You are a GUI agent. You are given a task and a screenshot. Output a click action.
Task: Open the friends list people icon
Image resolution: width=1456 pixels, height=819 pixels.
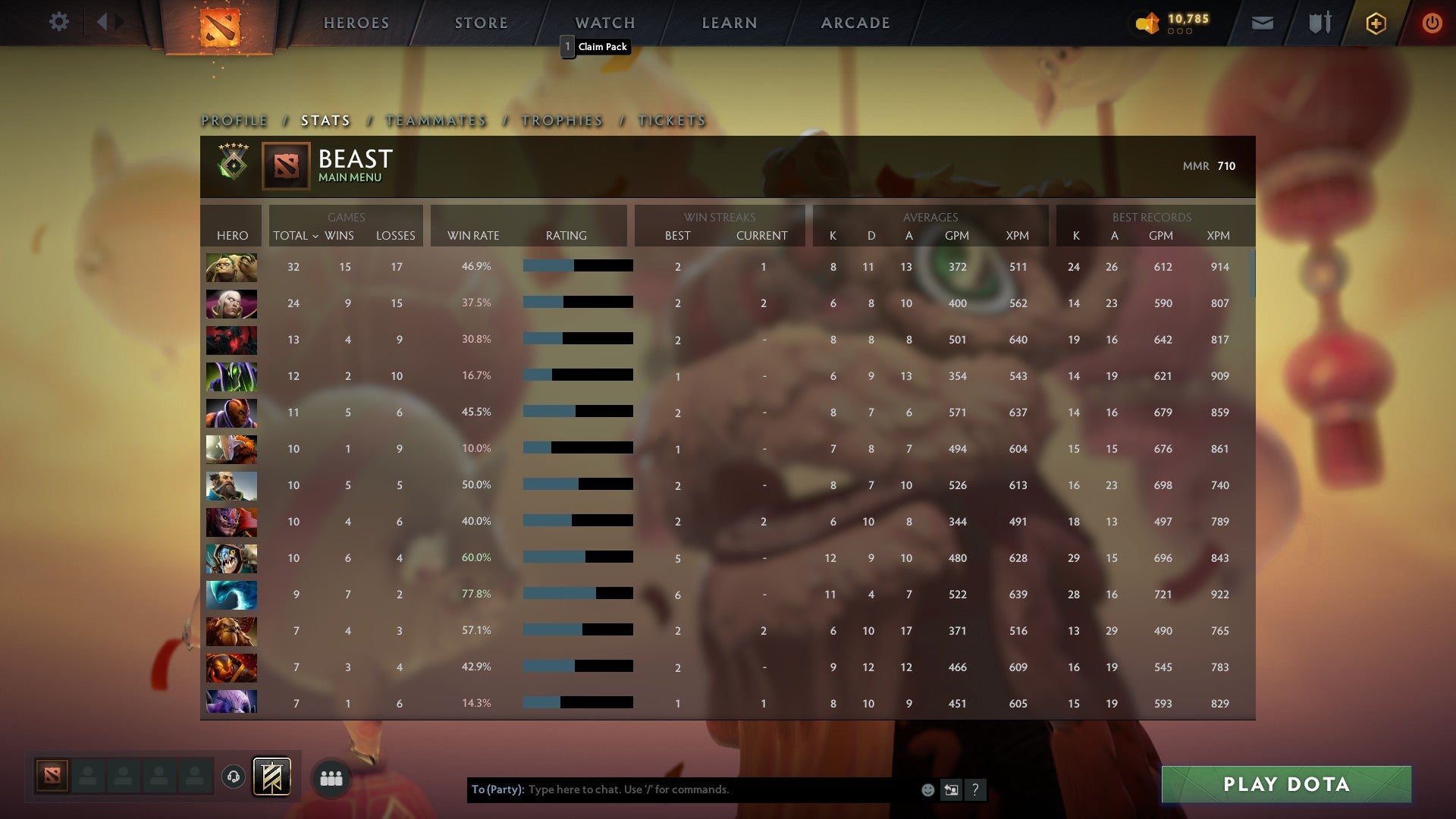pos(331,777)
